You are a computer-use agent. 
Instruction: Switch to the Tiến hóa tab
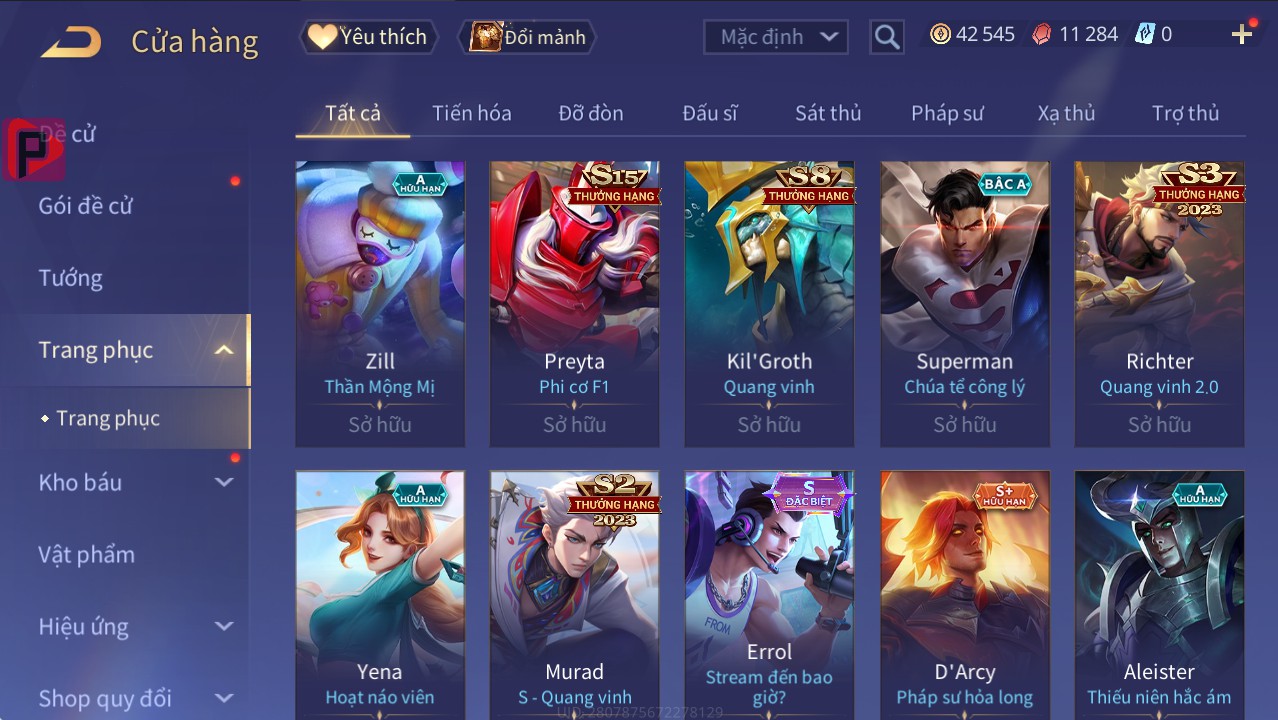coord(471,113)
